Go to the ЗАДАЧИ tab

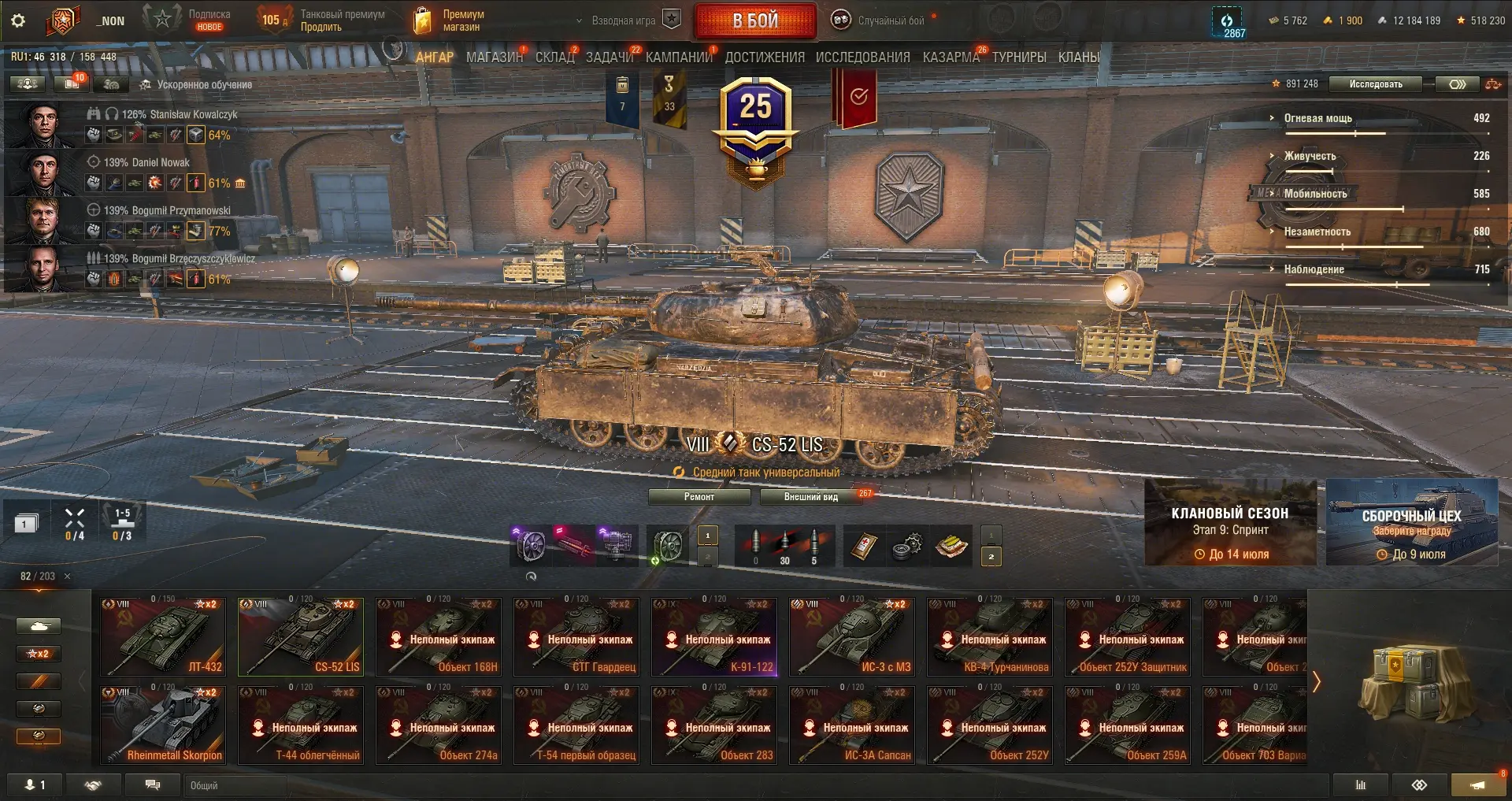(609, 57)
